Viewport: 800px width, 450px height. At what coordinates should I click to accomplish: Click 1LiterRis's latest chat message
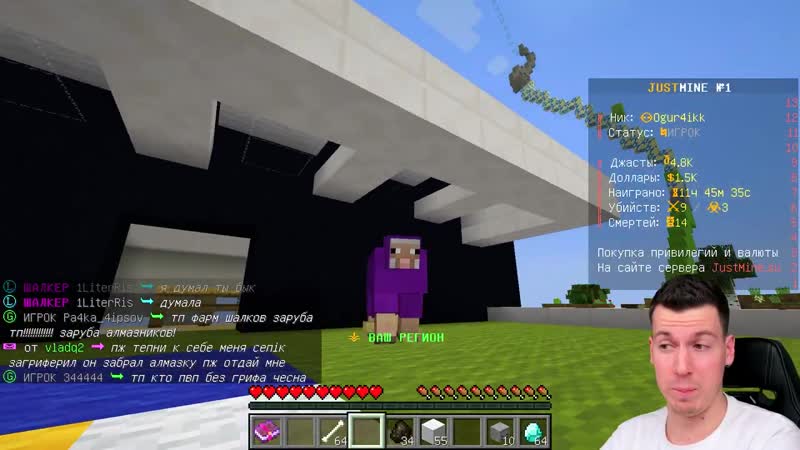[174, 303]
